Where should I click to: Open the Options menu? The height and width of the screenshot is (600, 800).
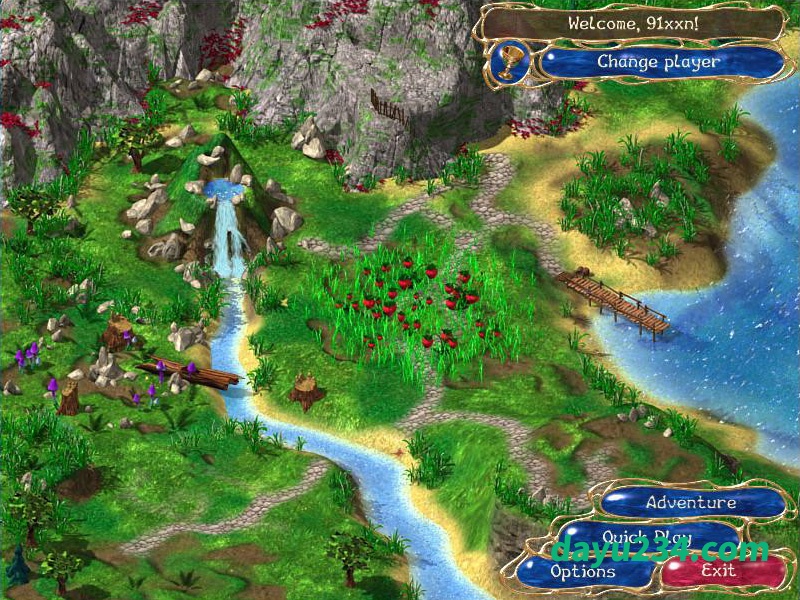(583, 572)
